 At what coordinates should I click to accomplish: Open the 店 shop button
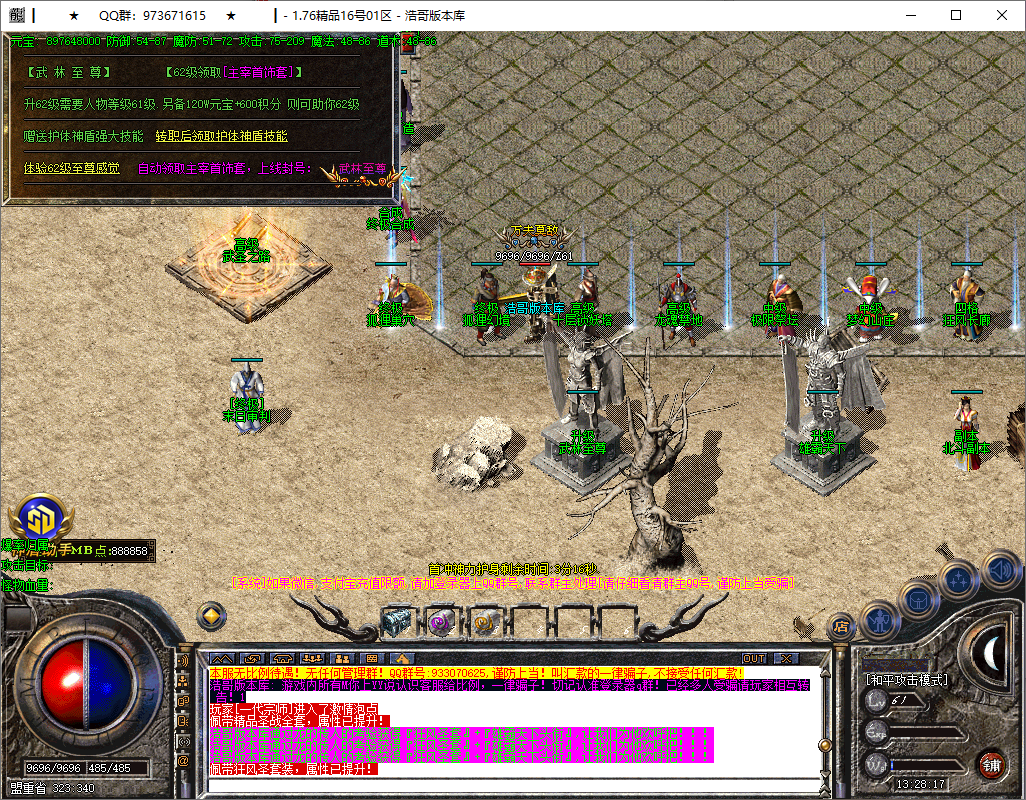click(x=841, y=627)
